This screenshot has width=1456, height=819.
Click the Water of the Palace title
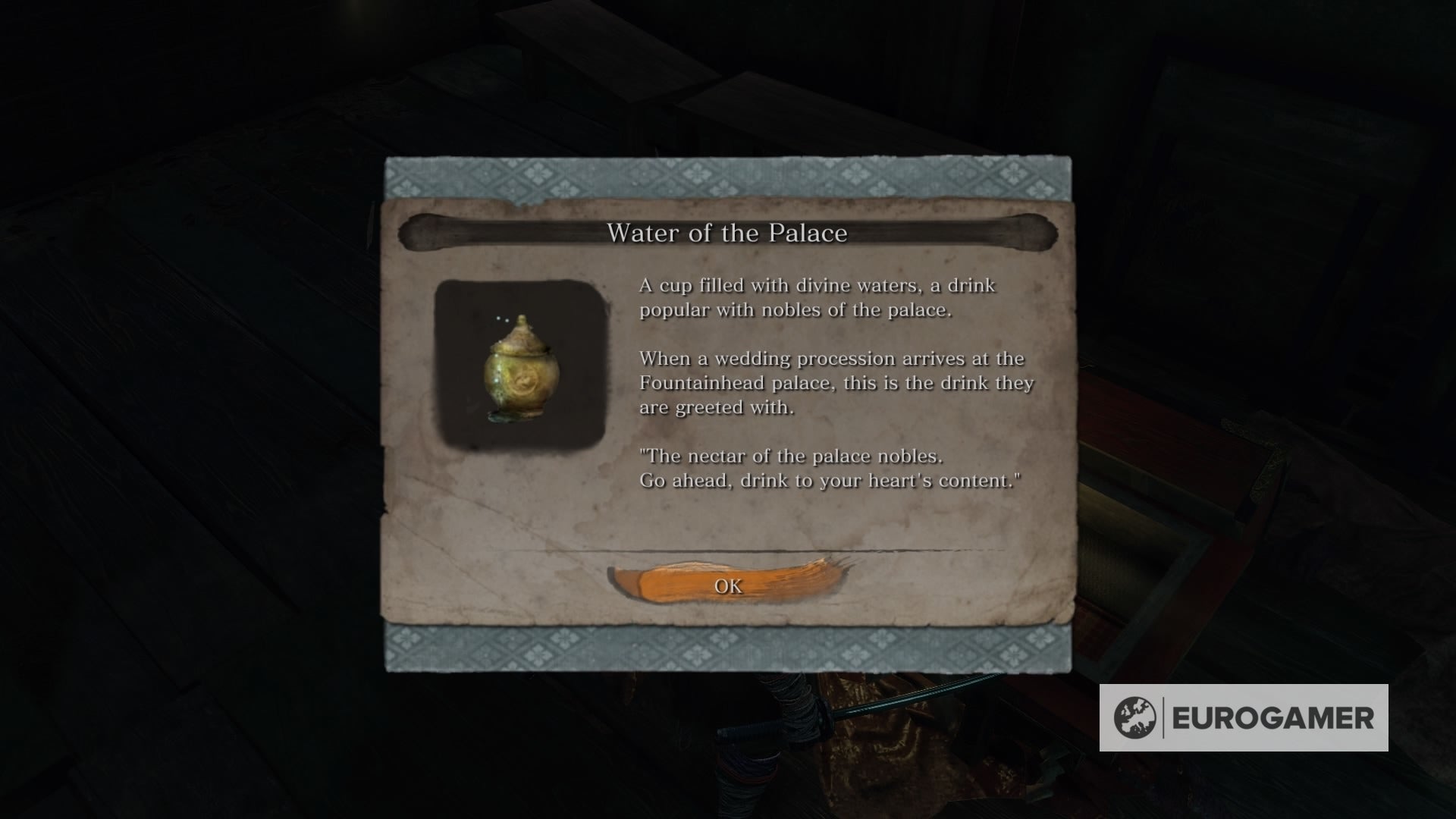tap(730, 234)
